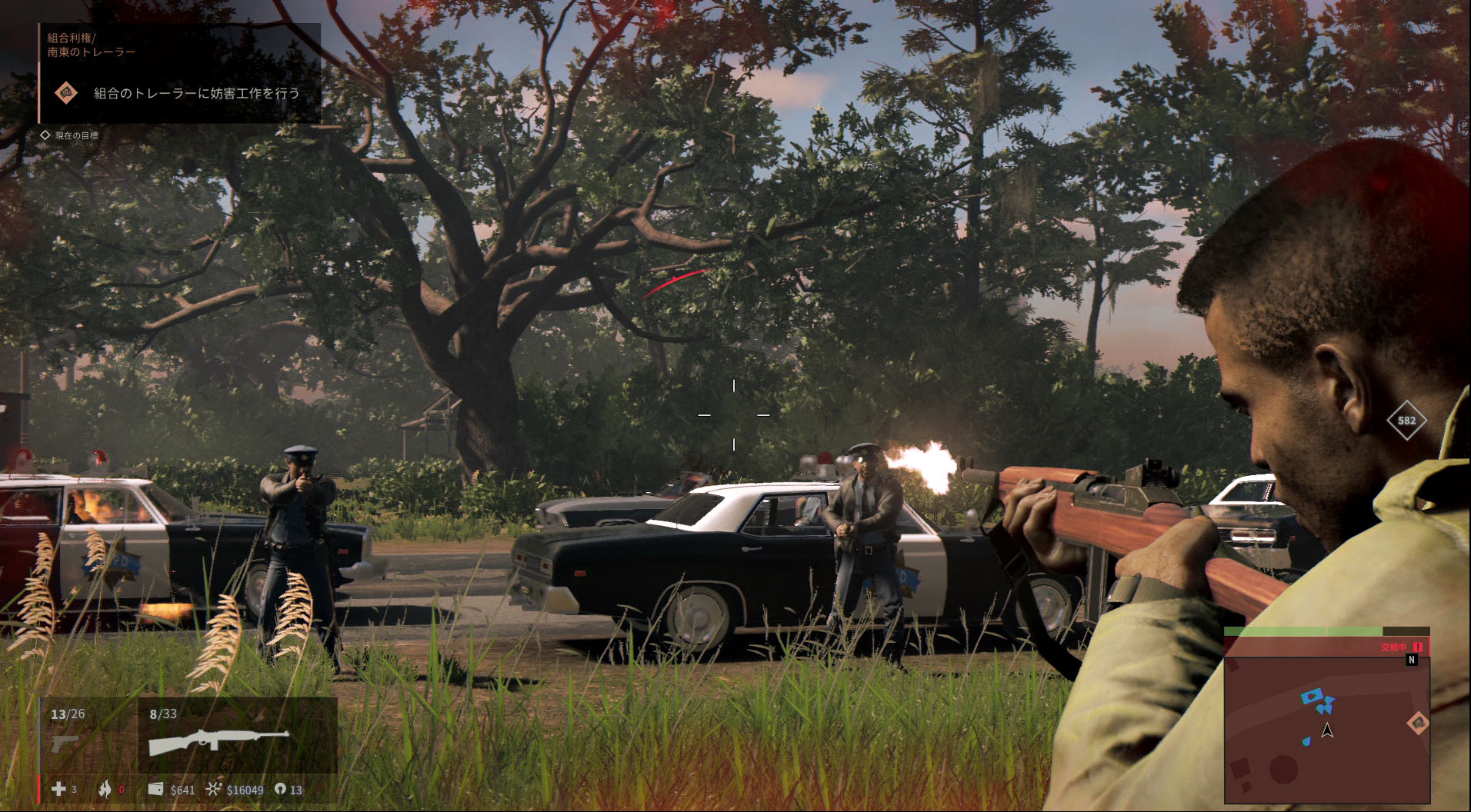Select the pistol sidearm slot
The image size is (1471, 812).
pyautogui.click(x=65, y=743)
